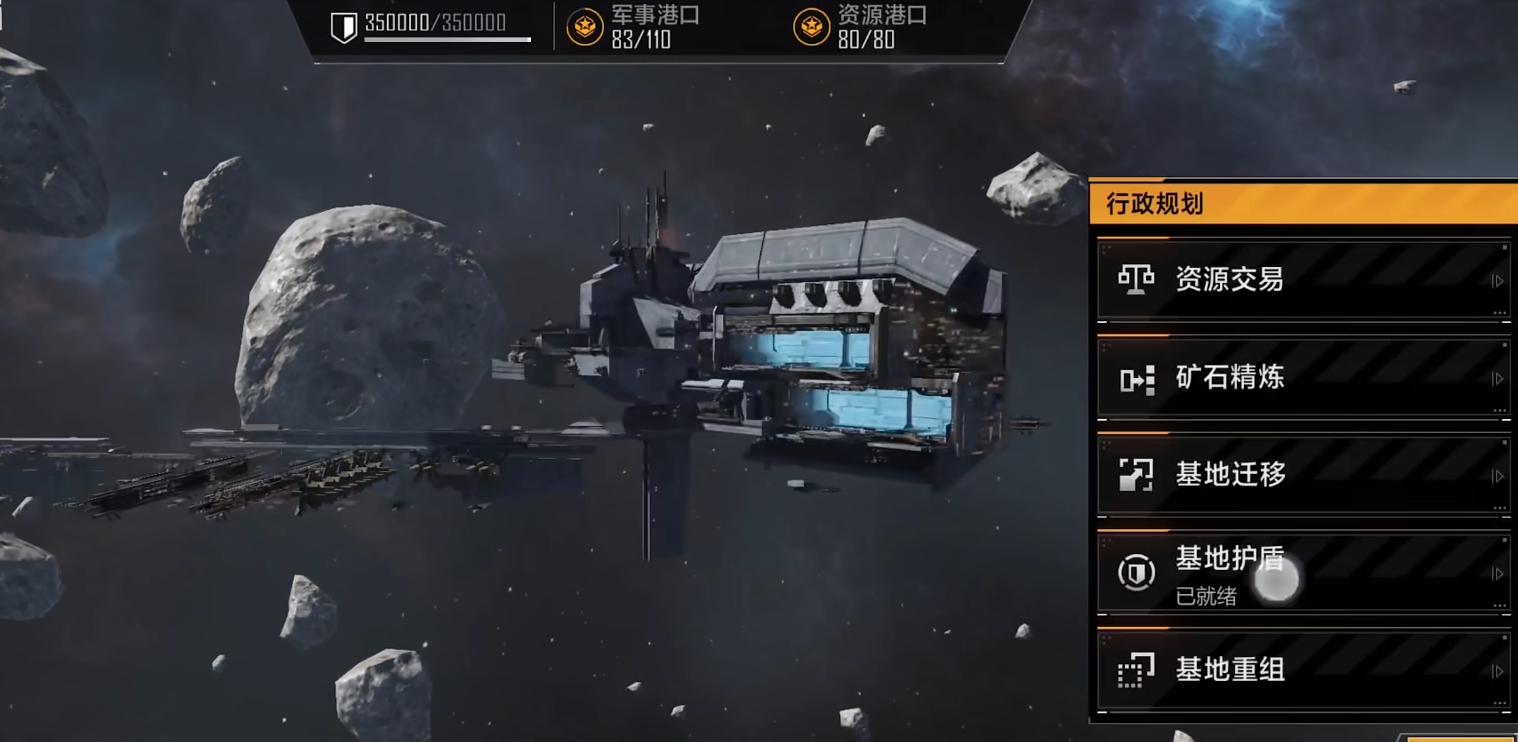1518x742 pixels.
Task: Activate the 基地护盾 base shield
Action: (x=1302, y=573)
